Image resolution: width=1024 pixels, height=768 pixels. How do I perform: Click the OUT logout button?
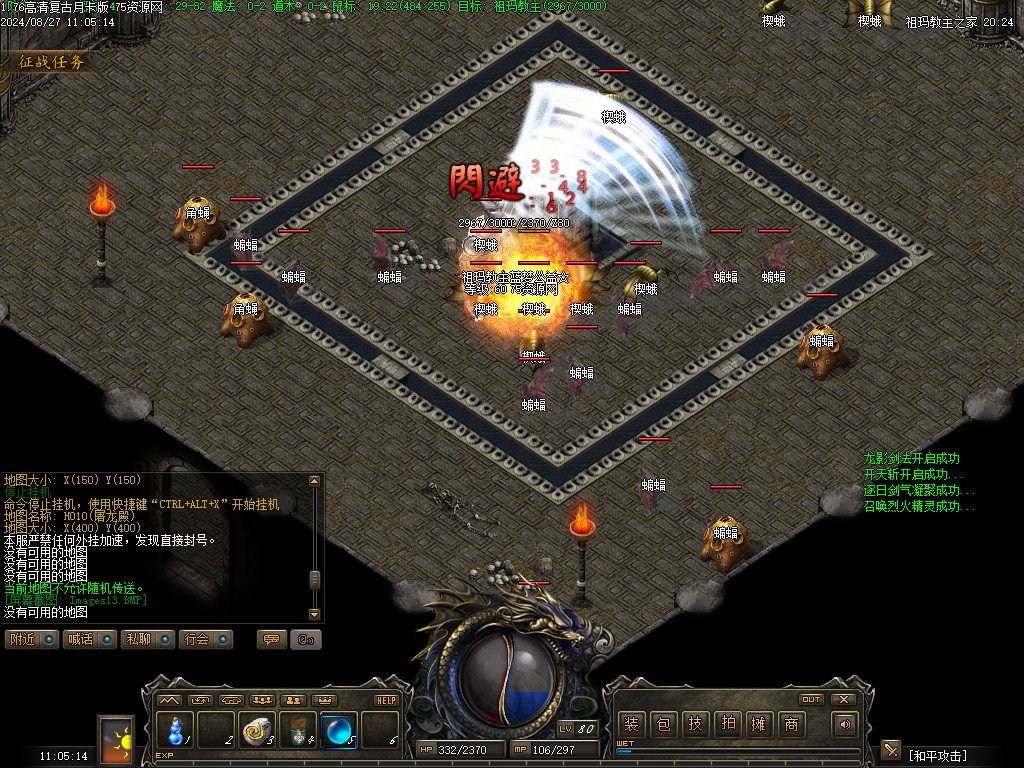point(811,699)
